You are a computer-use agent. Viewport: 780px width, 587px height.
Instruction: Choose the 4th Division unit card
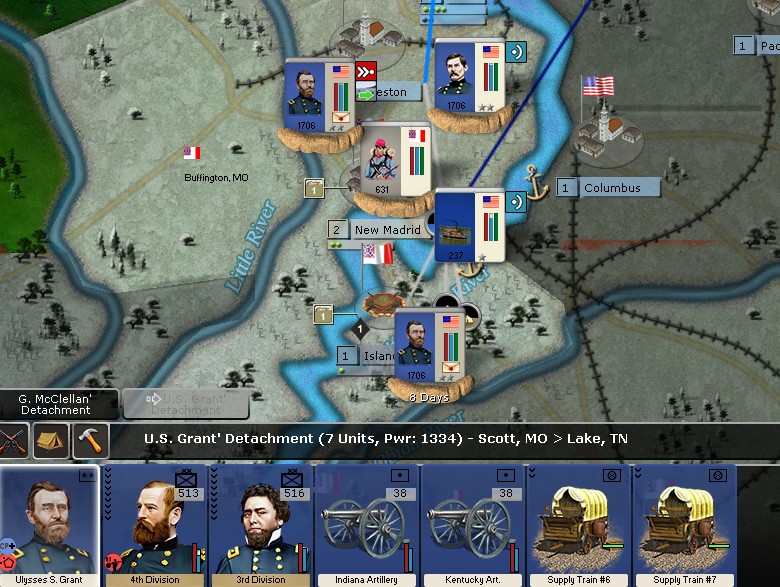tap(155, 525)
